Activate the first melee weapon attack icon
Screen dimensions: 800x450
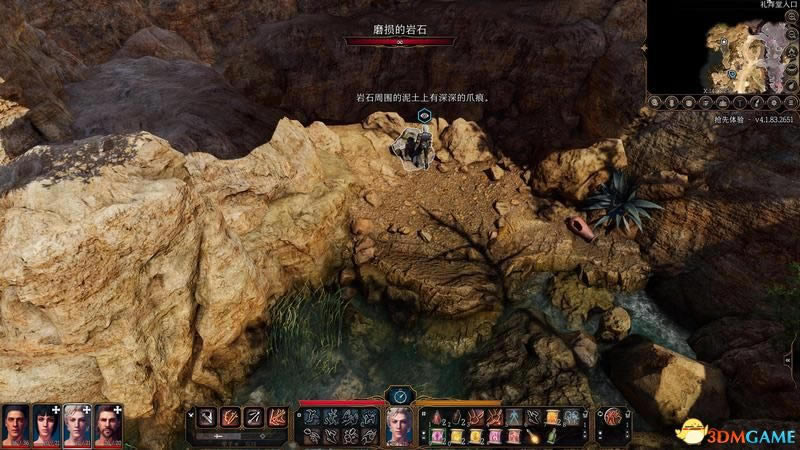tap(205, 415)
